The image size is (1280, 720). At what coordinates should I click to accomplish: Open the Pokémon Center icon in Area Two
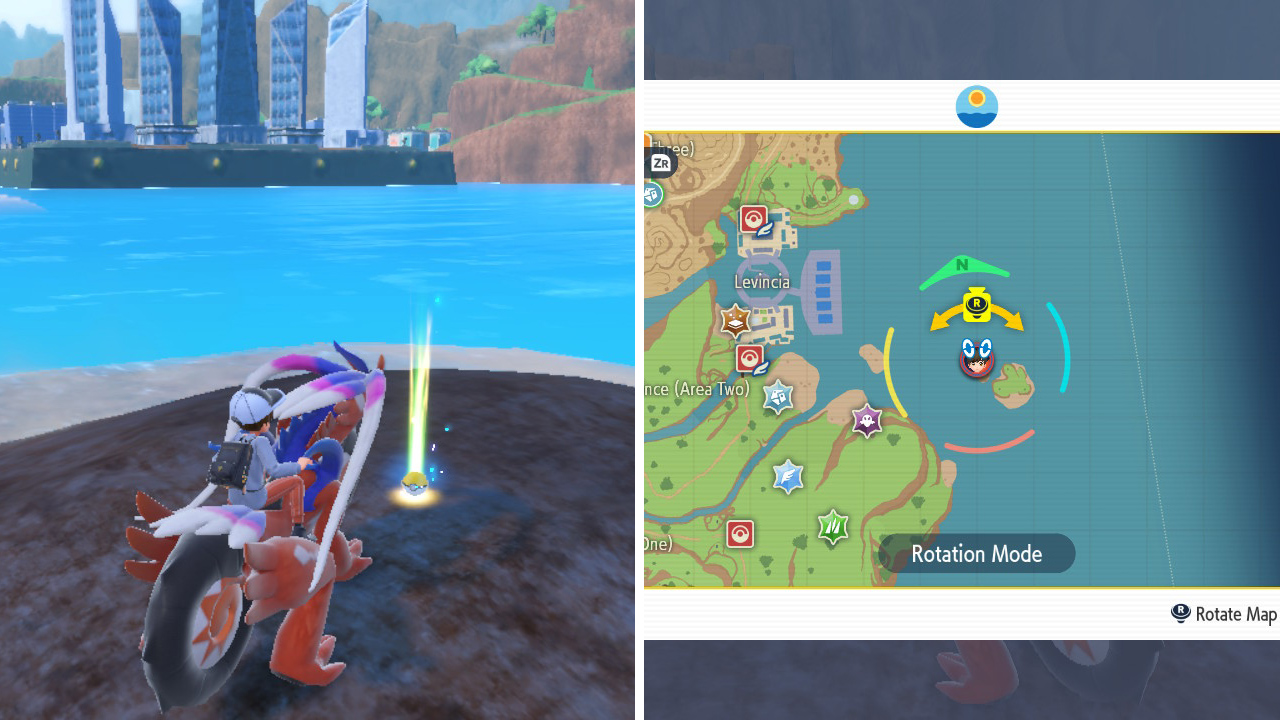click(748, 357)
